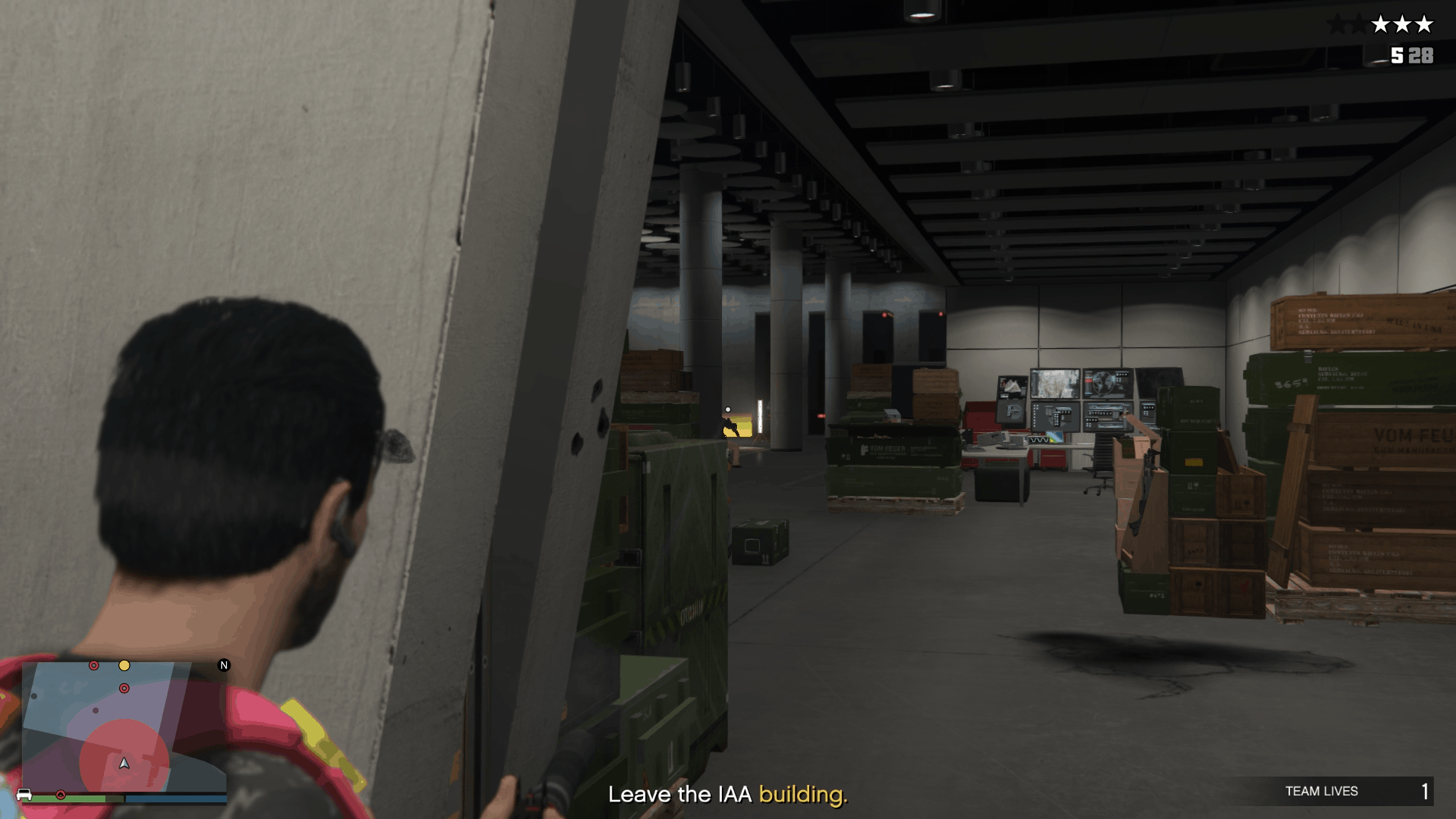Select the yellow objective blip on the minimap
1456x819 pixels.
(124, 666)
